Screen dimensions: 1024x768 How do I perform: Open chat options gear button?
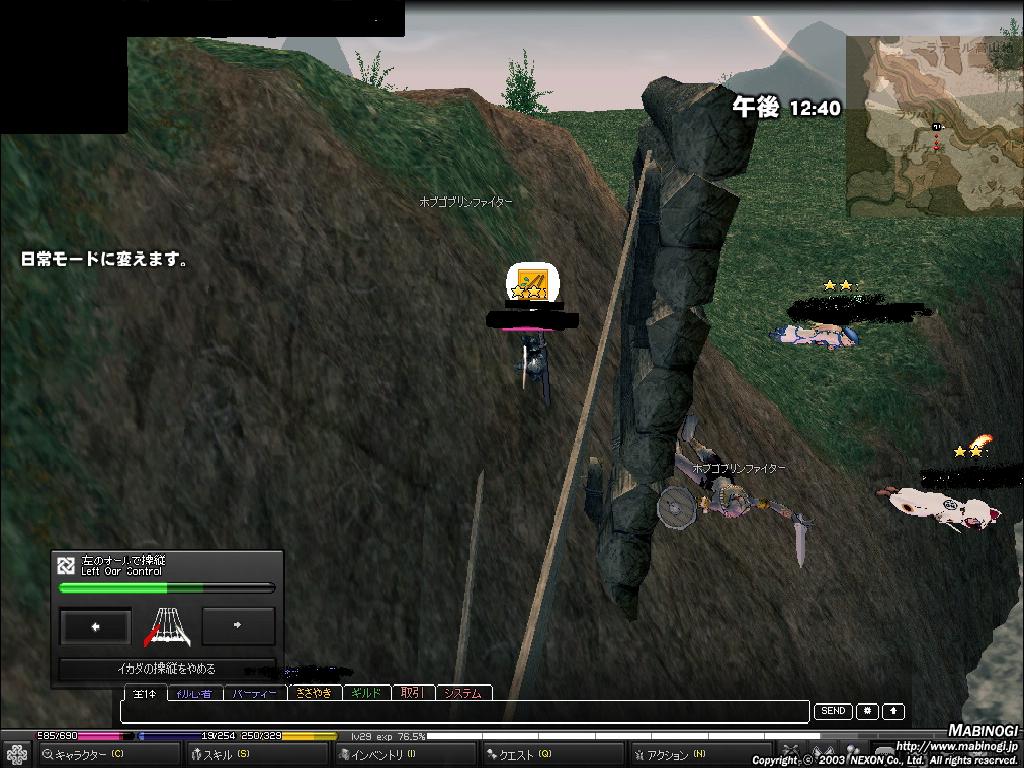click(867, 711)
